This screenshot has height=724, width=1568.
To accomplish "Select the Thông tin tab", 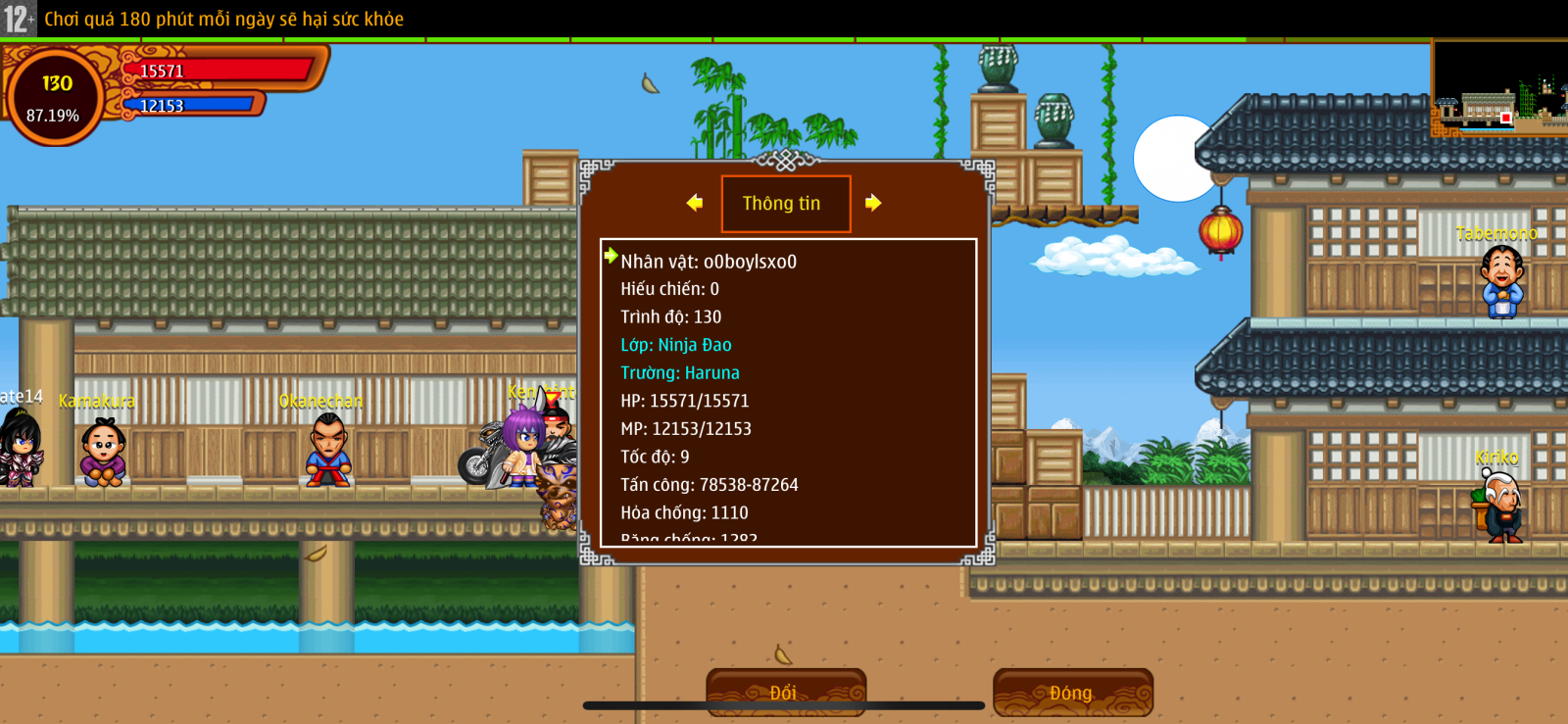I will point(785,204).
